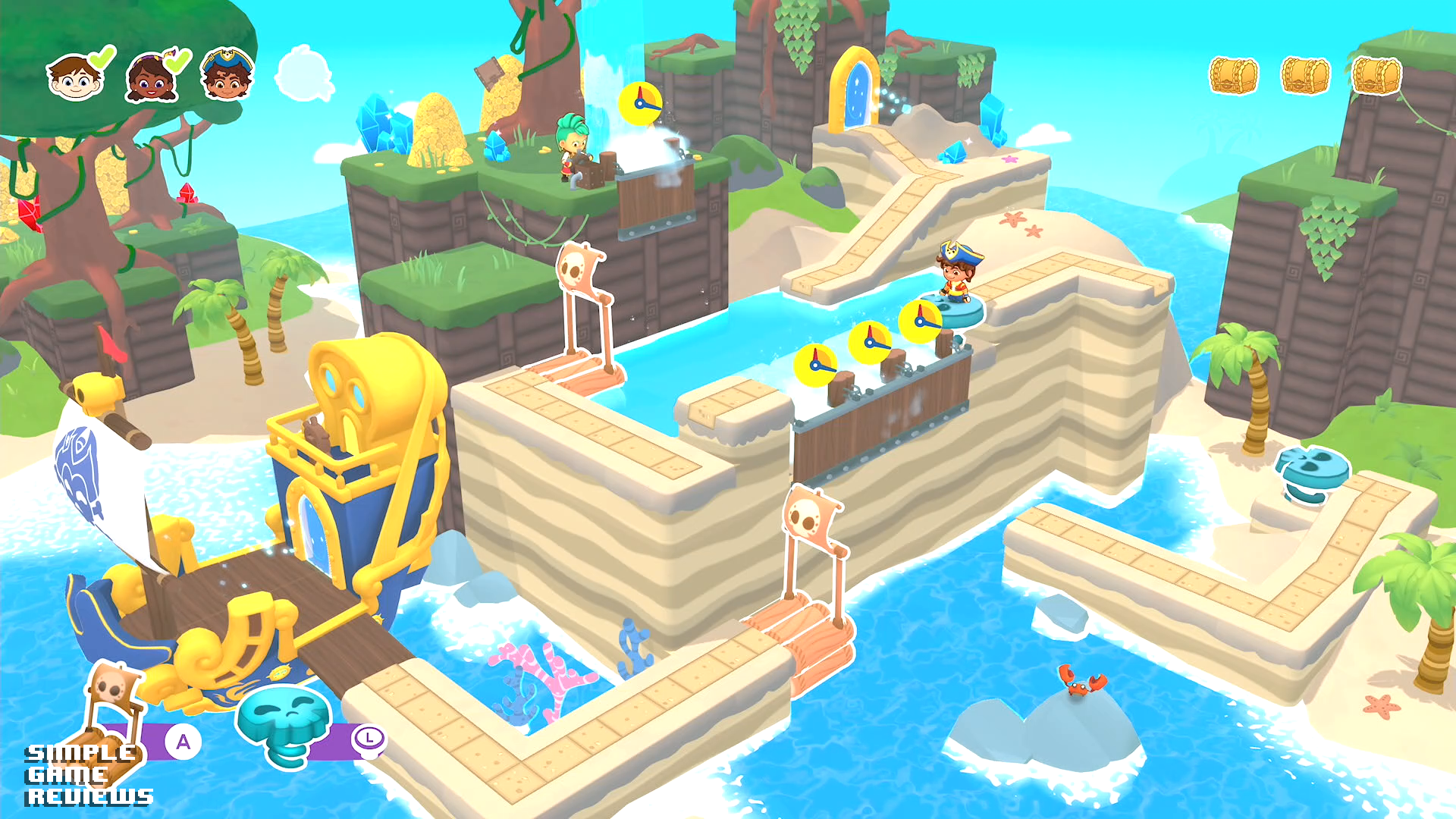1456x819 pixels.
Task: Select the pirate-hat captain portrait
Action: click(227, 75)
